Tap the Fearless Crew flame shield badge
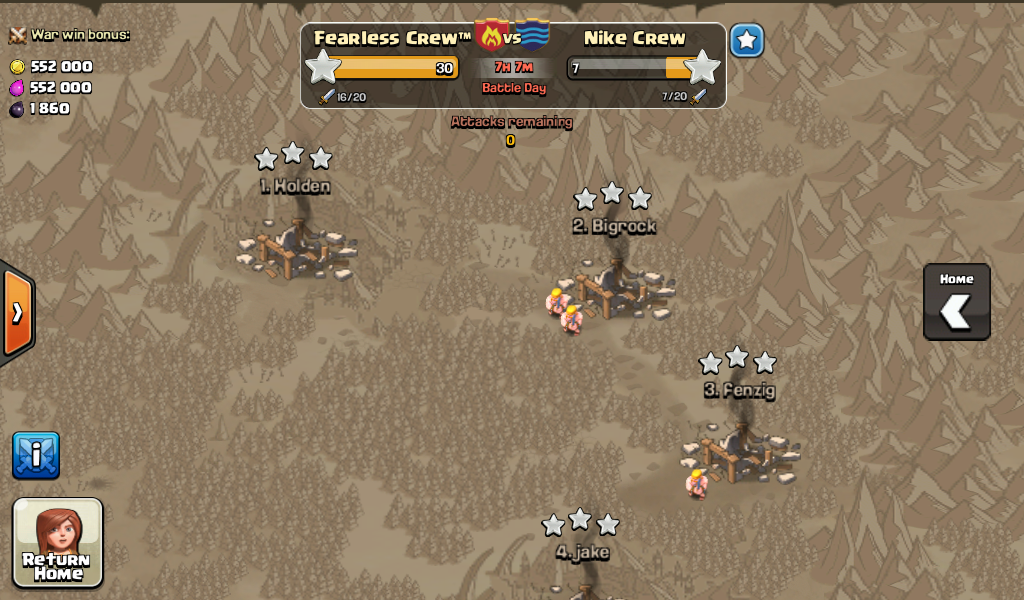This screenshot has width=1024, height=600. (x=491, y=35)
